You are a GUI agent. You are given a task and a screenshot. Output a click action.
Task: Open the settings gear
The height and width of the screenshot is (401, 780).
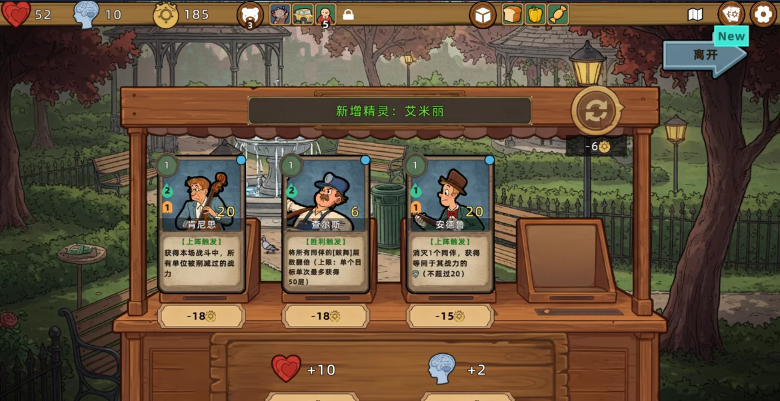tap(762, 14)
